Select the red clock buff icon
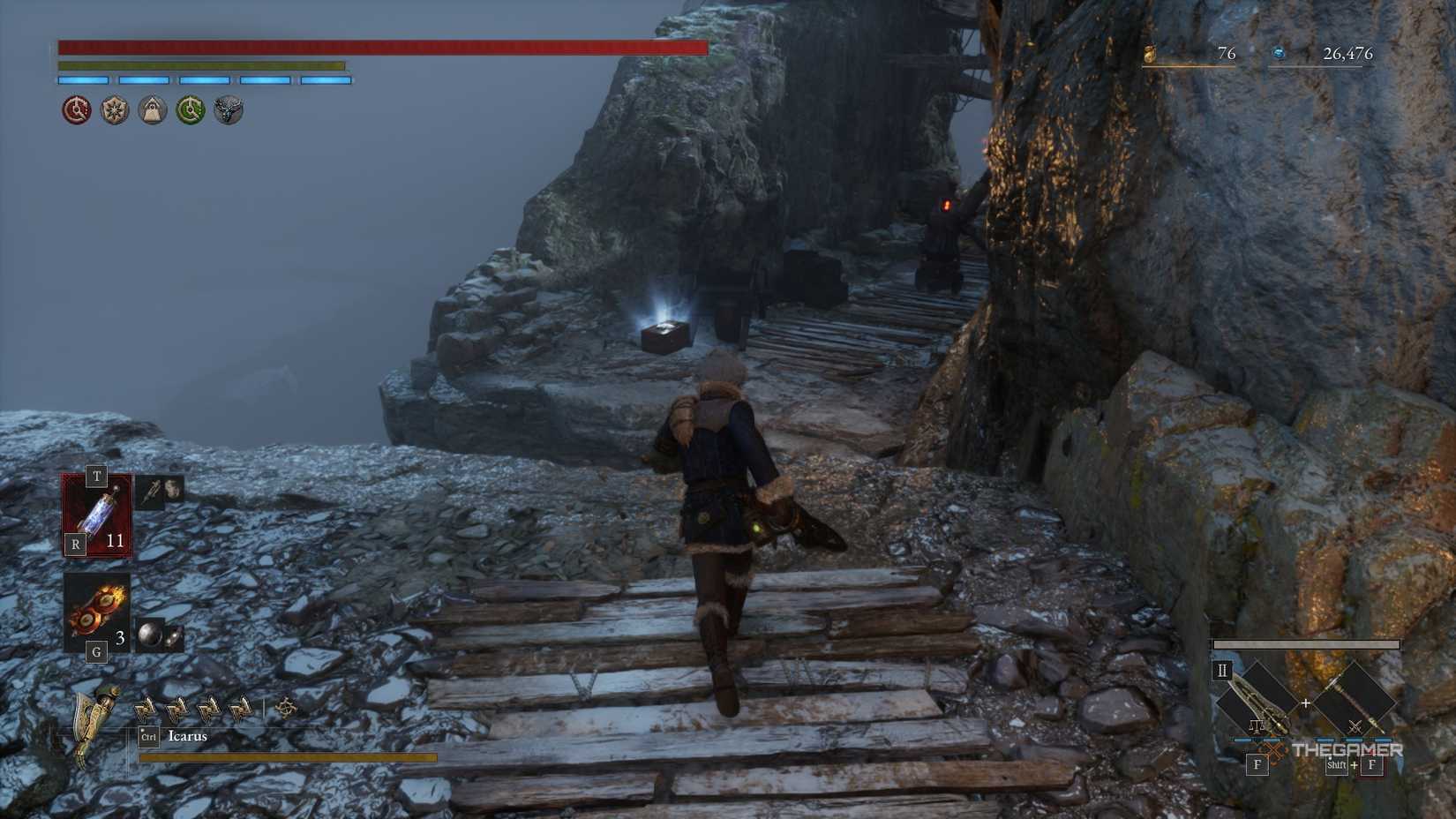The height and width of the screenshot is (819, 1456). (x=75, y=110)
